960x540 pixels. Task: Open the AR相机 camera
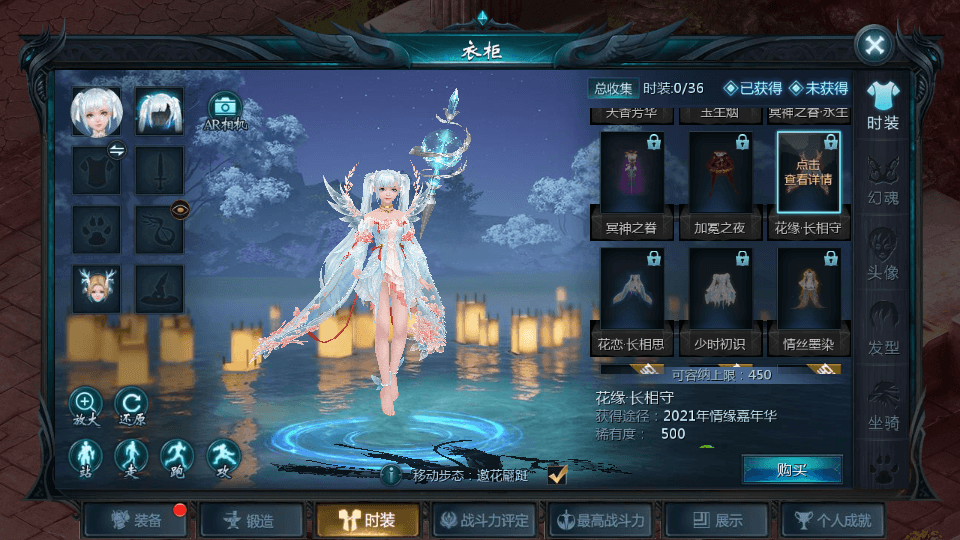tap(225, 110)
